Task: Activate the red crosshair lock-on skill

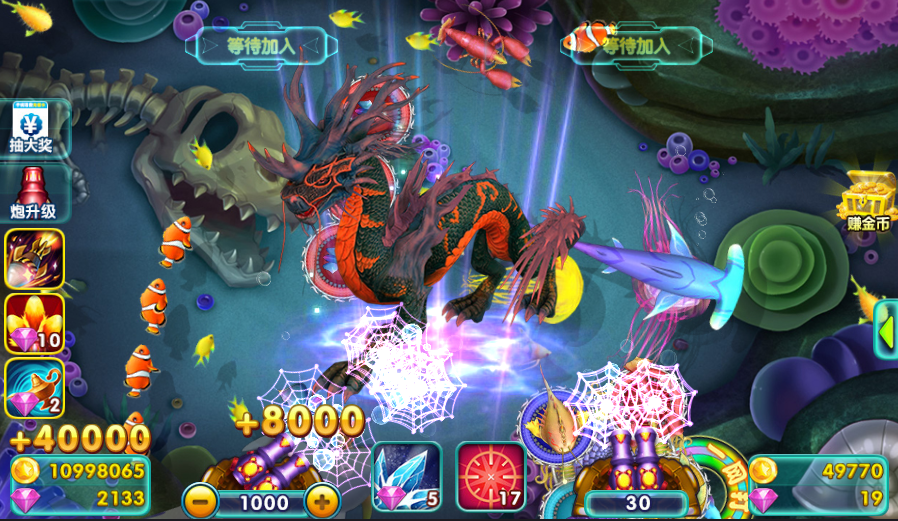Action: (490, 476)
